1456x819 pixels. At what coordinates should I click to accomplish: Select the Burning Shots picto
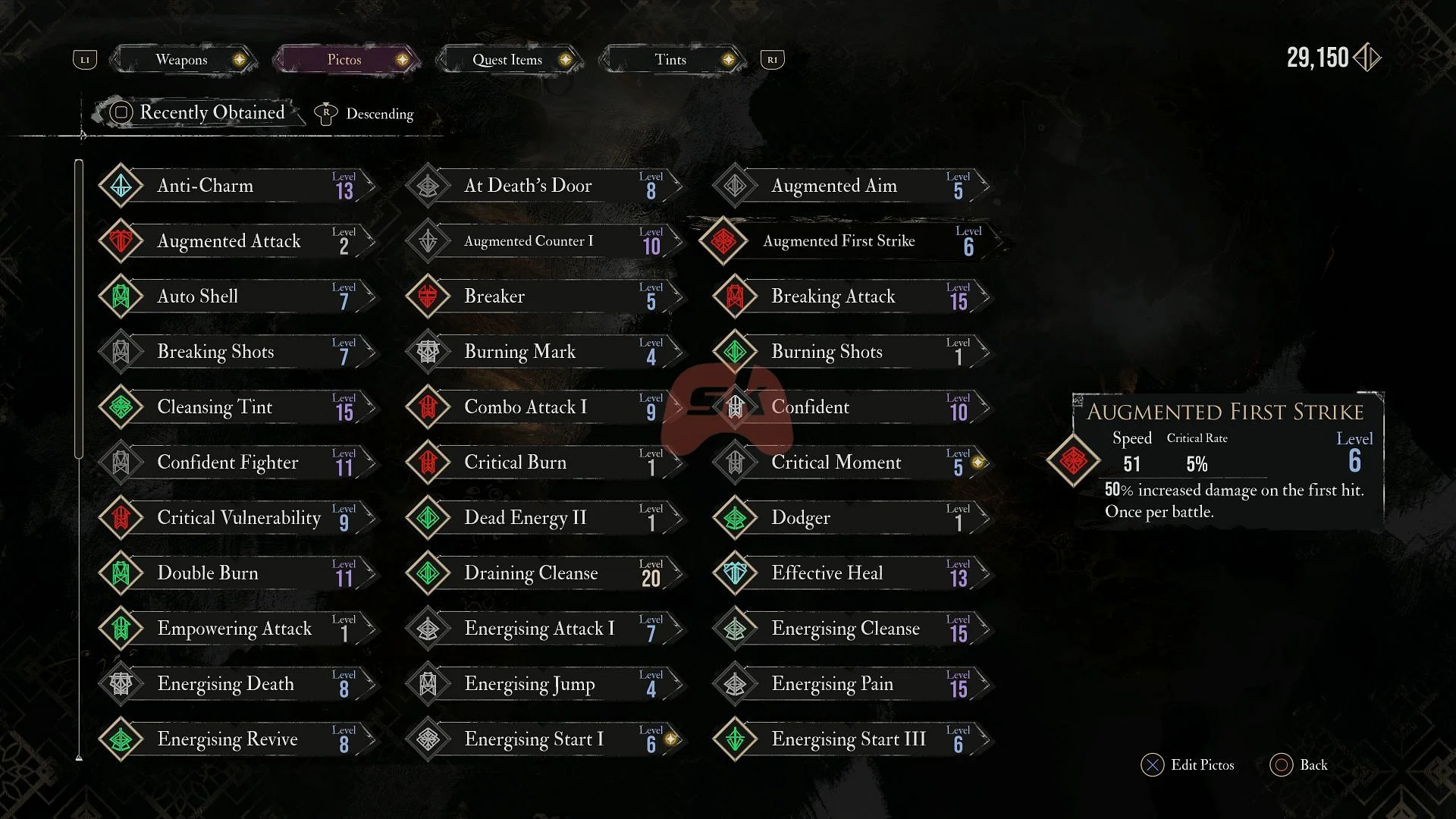(x=851, y=352)
